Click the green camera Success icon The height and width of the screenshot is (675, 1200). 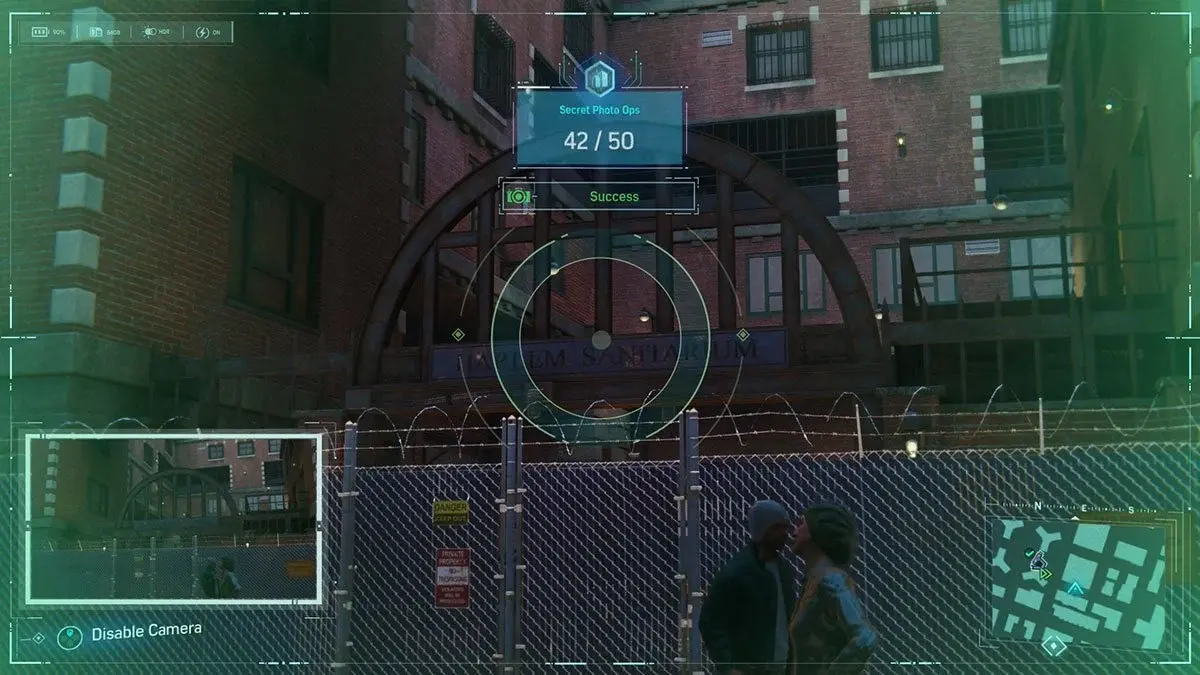pos(517,196)
